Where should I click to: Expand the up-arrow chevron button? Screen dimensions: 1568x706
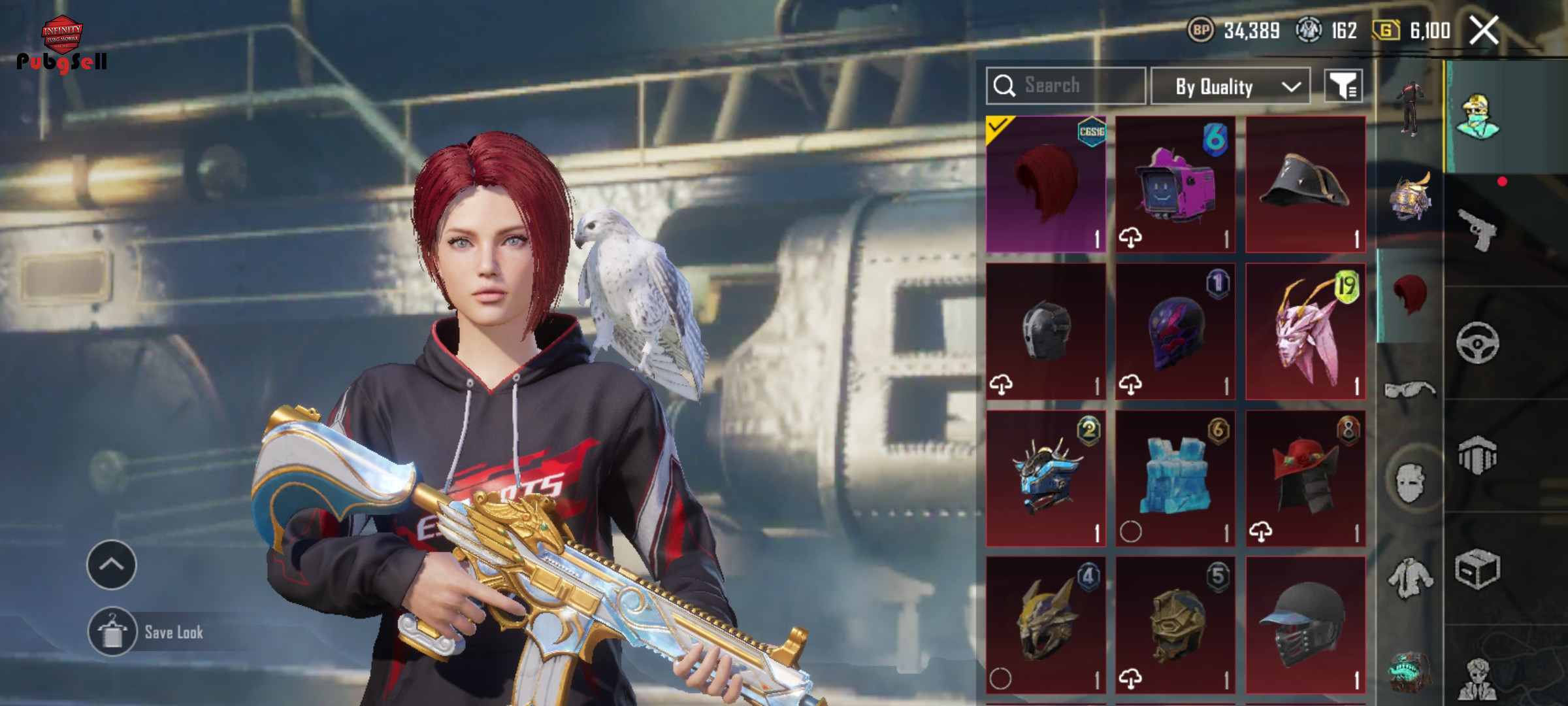click(112, 565)
